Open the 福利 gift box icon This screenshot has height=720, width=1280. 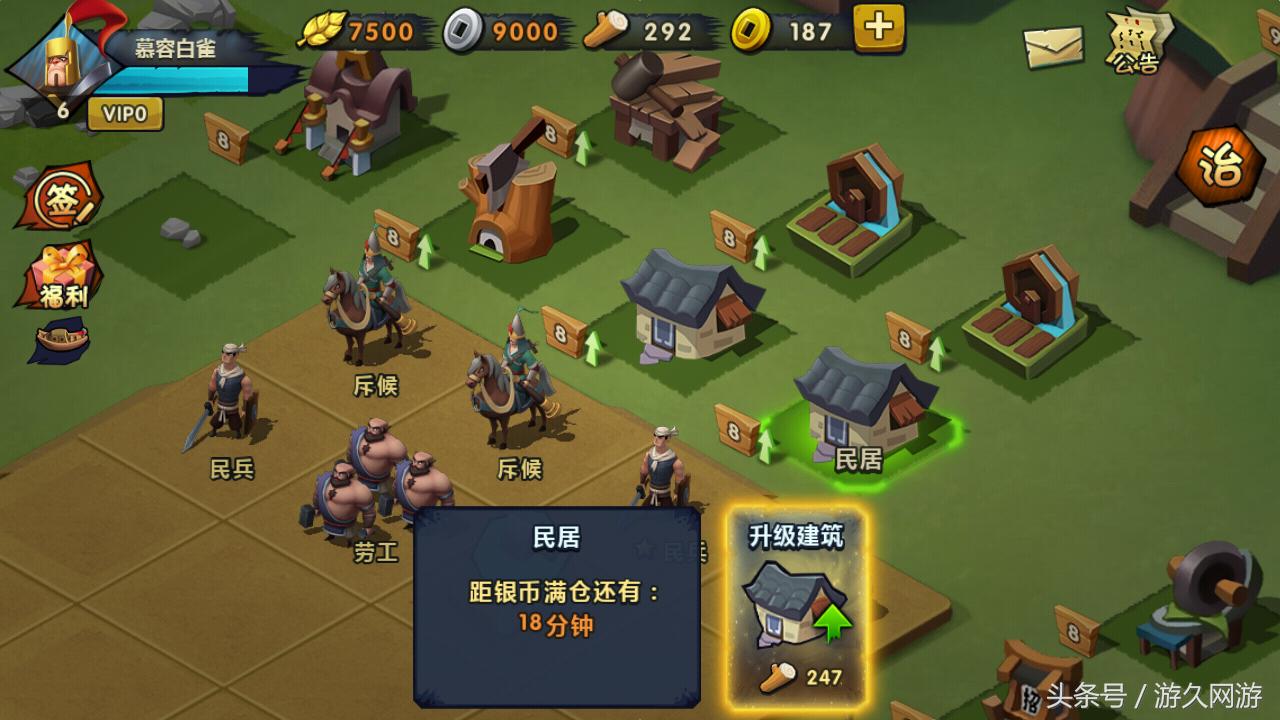pyautogui.click(x=60, y=275)
